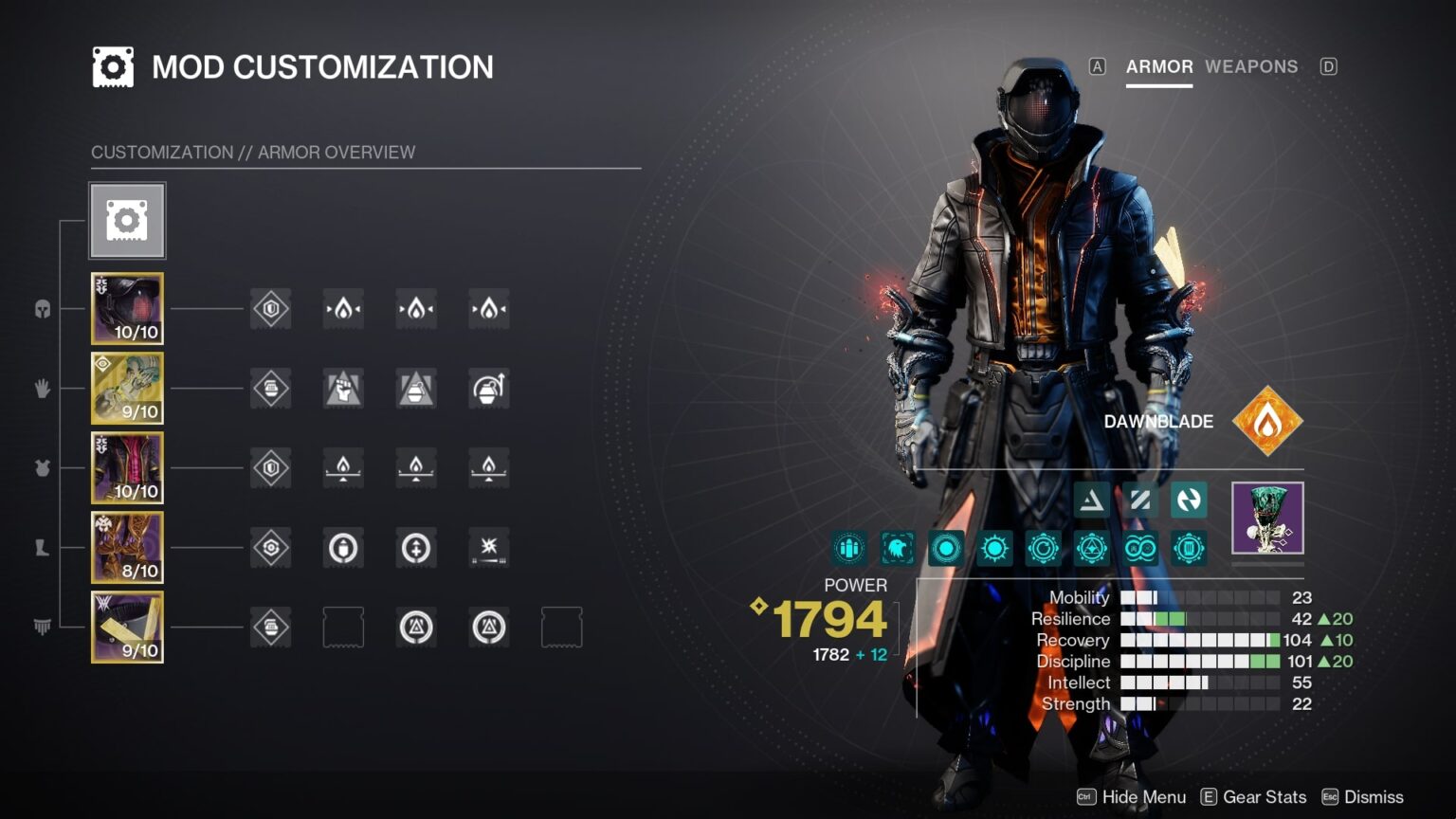Select the diagonal-striped class ability icon
1456x819 pixels.
tap(1139, 500)
